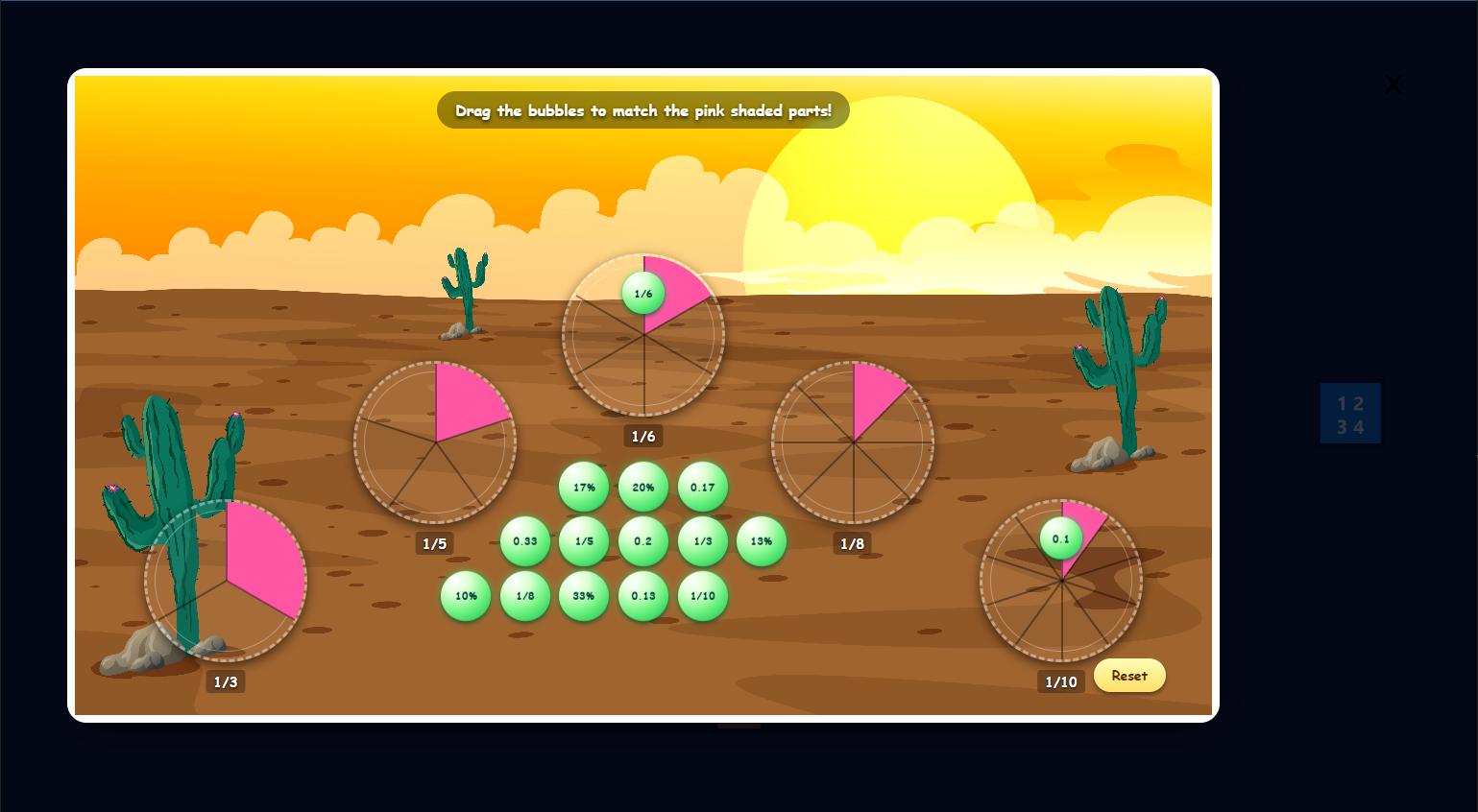Grab the 0.33 bubble
The image size is (1478, 812).
(x=525, y=540)
